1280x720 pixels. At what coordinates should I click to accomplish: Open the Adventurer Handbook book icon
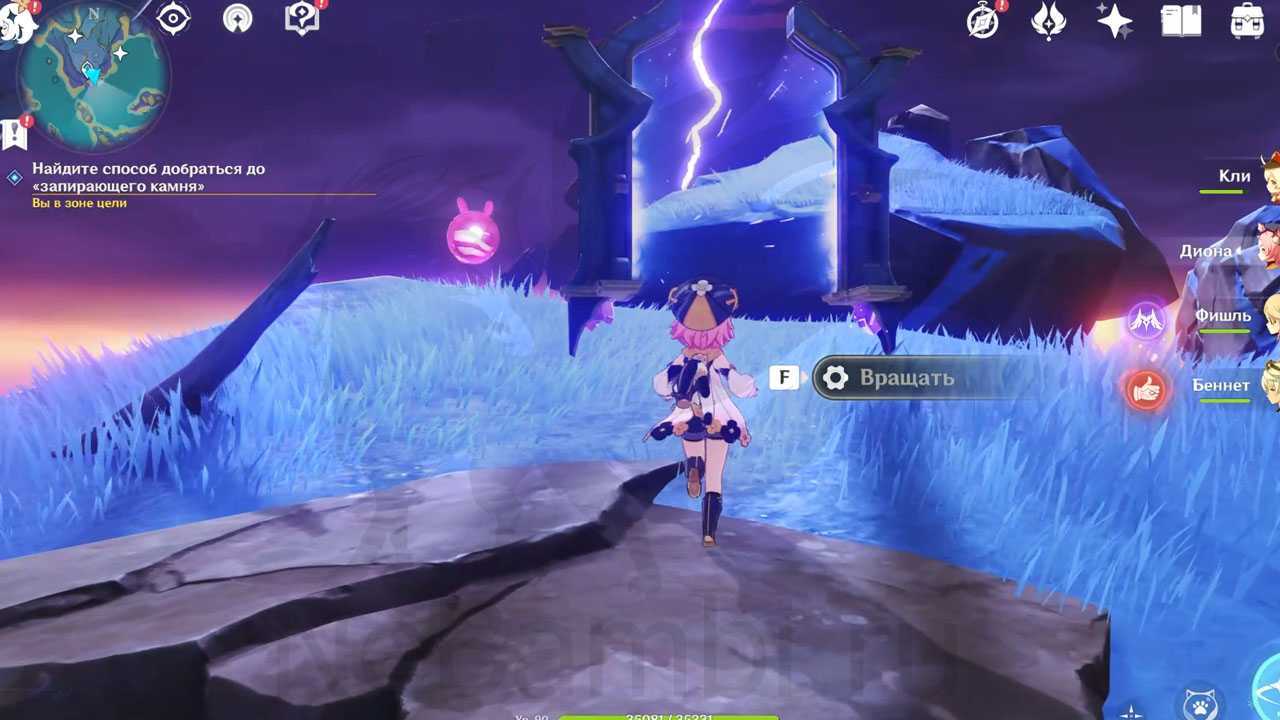[1181, 21]
